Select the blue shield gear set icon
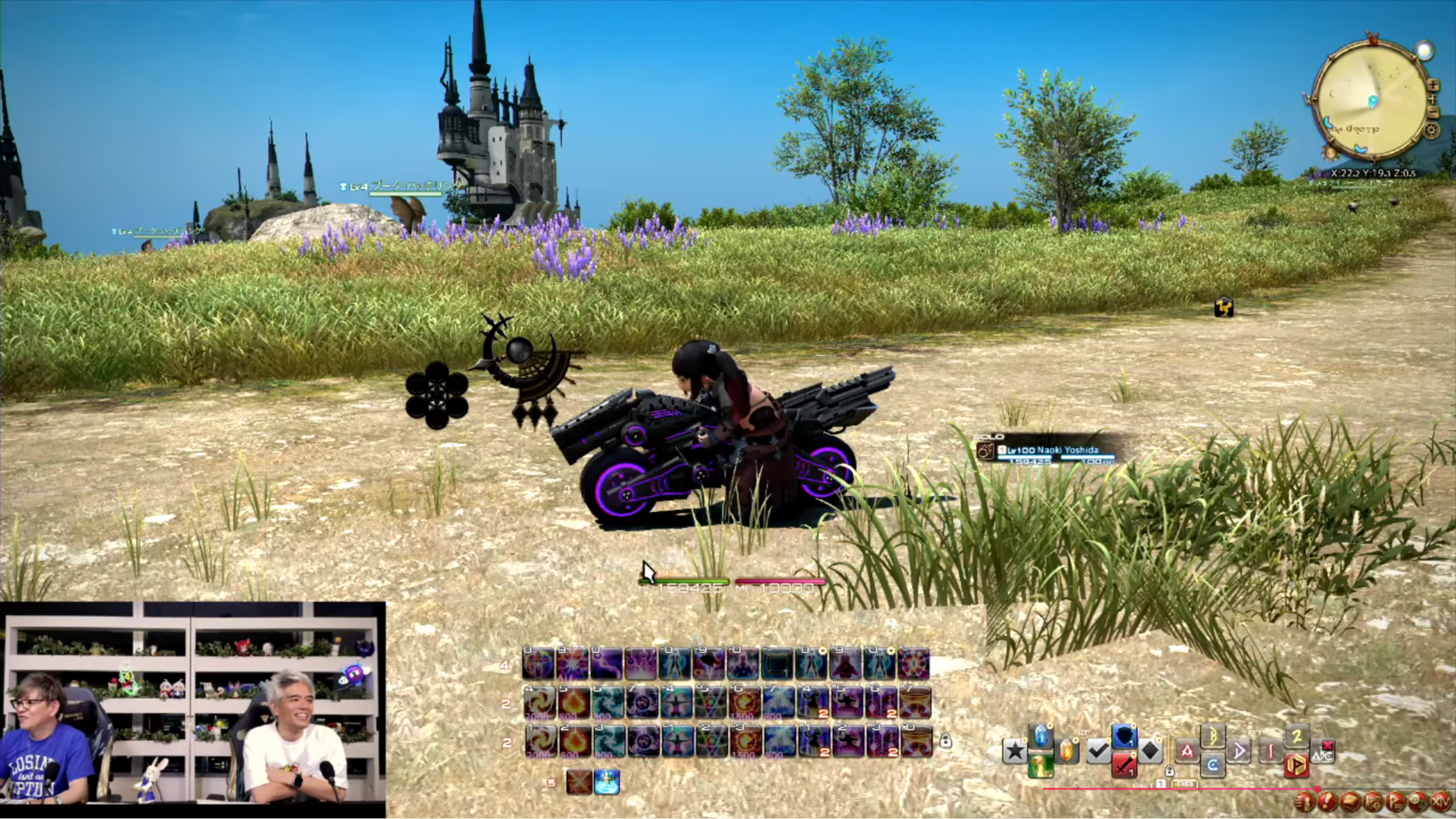This screenshot has width=1456, height=819. [1124, 737]
